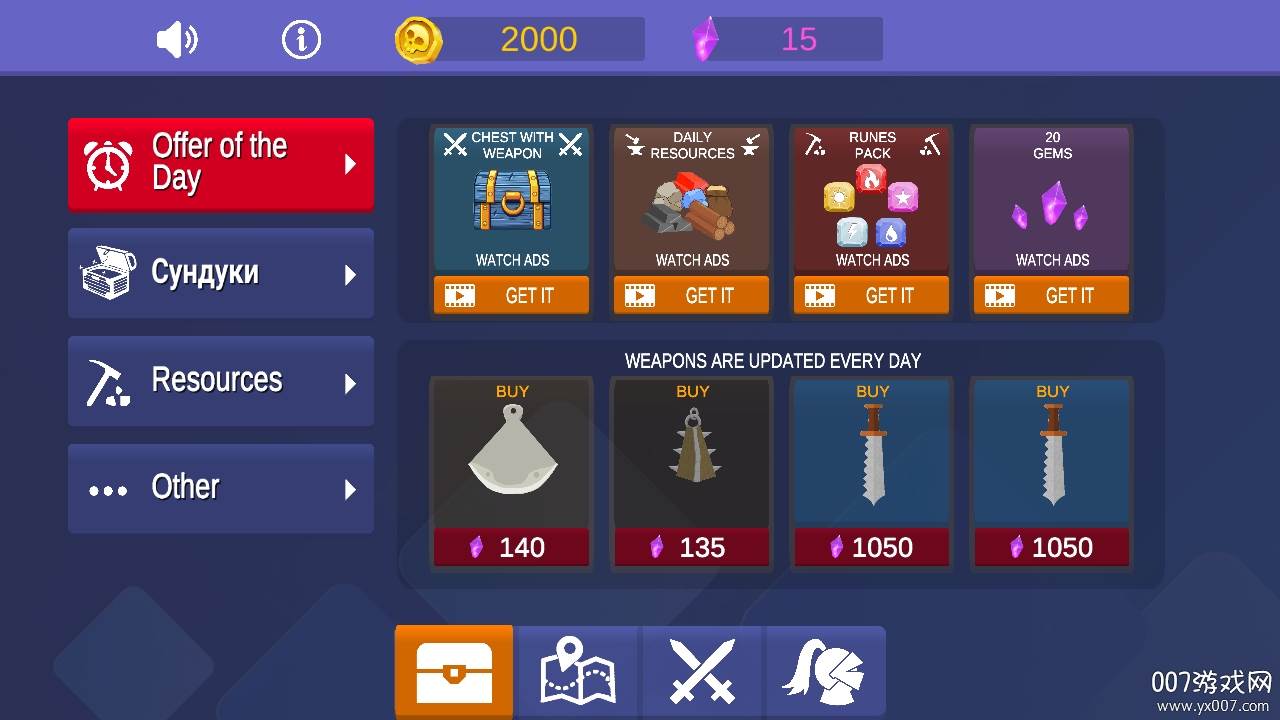Buy the spiked weapon for 135 gems
This screenshot has height=720, width=1280.
tap(692, 547)
